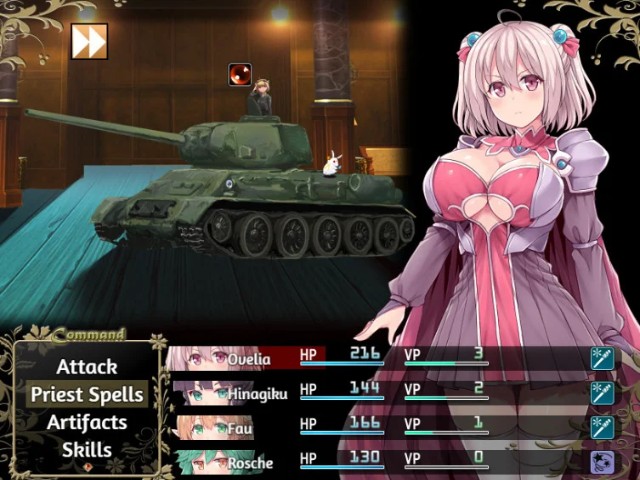The image size is (640, 480).
Task: Select Rosche's party status row
Action: pyautogui.click(x=390, y=461)
